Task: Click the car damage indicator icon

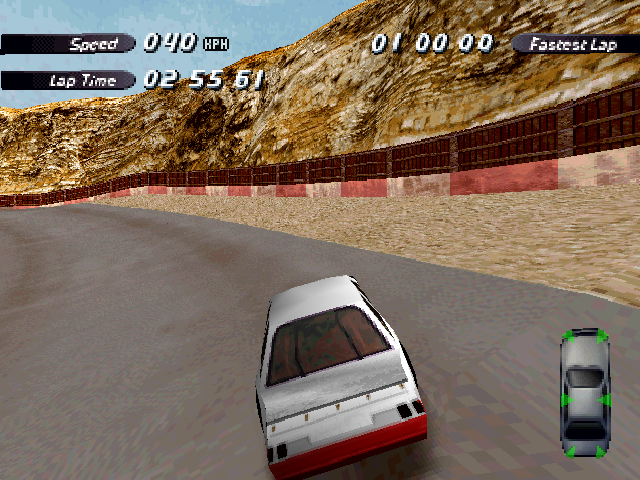Action: tap(585, 394)
